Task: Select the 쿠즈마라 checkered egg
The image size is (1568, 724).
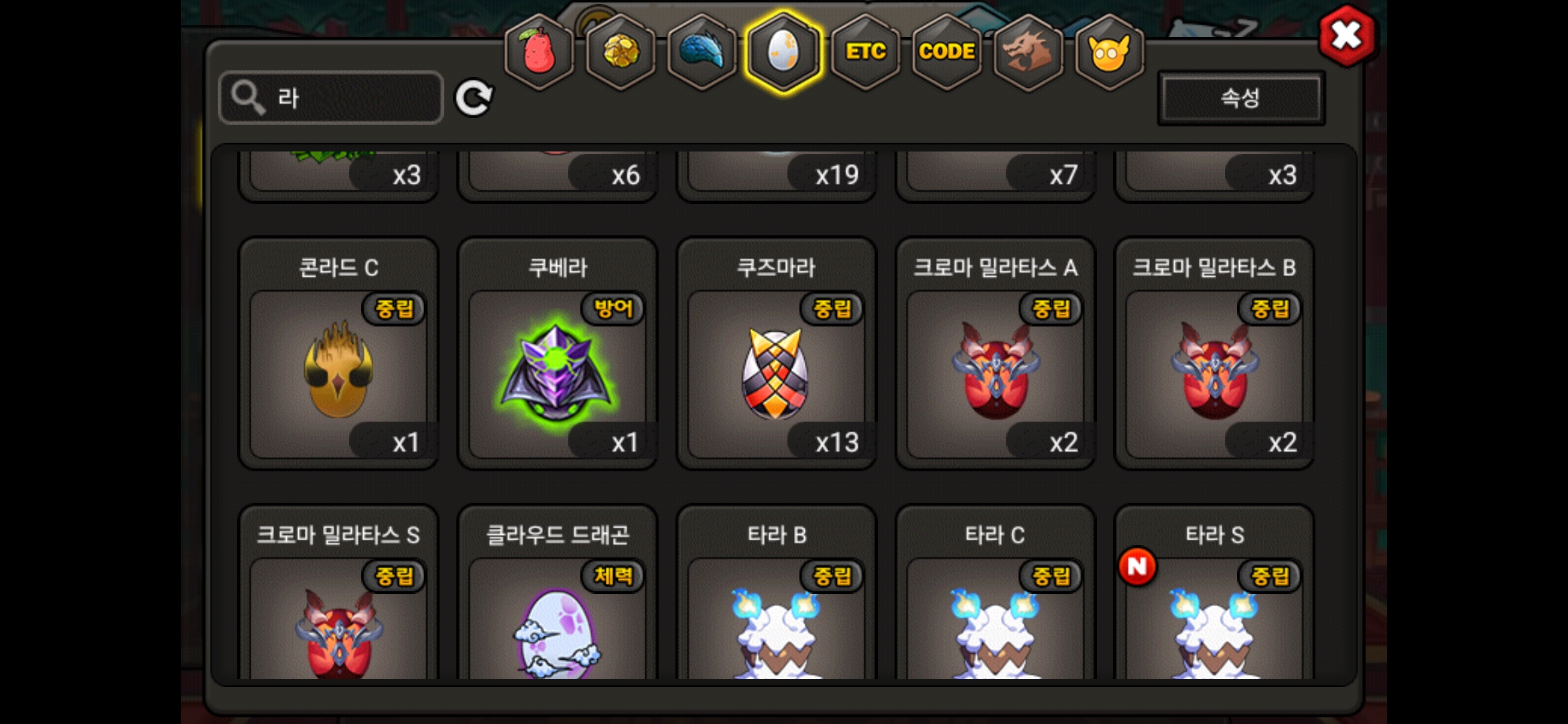Action: pos(776,373)
